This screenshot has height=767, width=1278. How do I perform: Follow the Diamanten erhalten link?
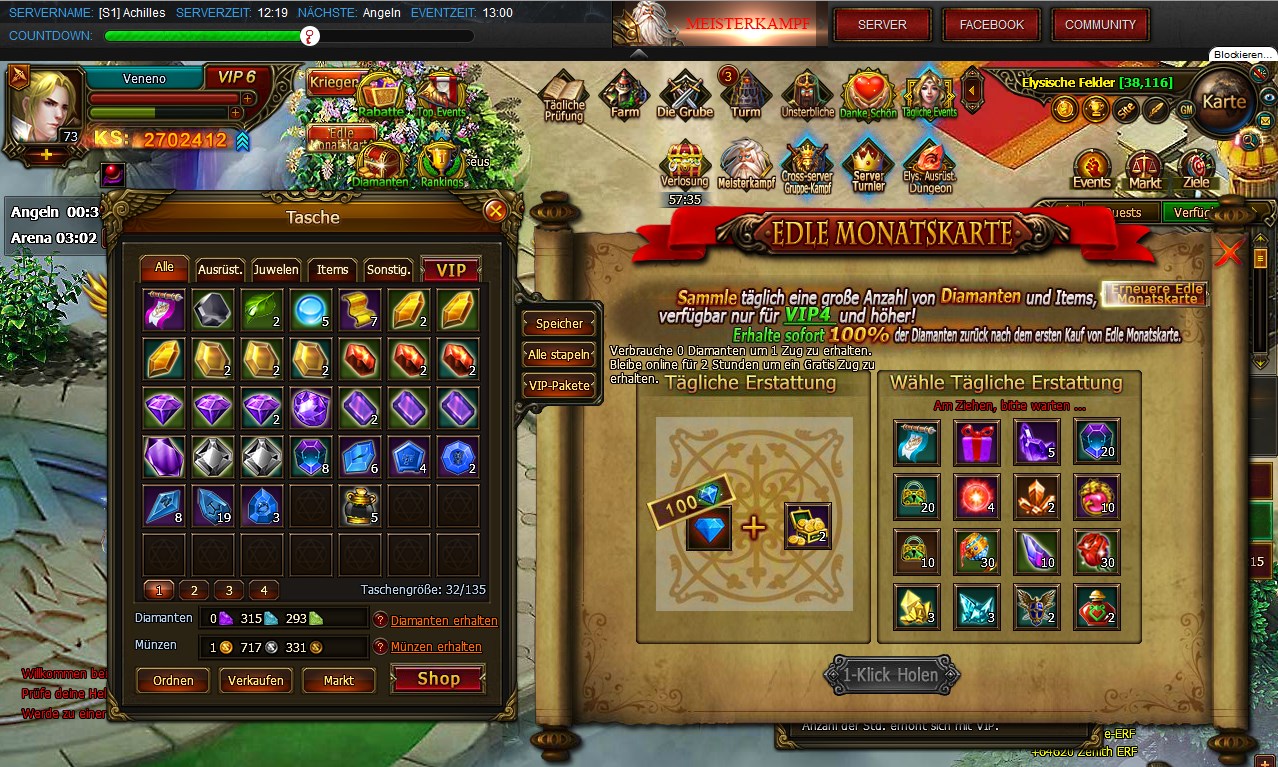pyautogui.click(x=444, y=620)
